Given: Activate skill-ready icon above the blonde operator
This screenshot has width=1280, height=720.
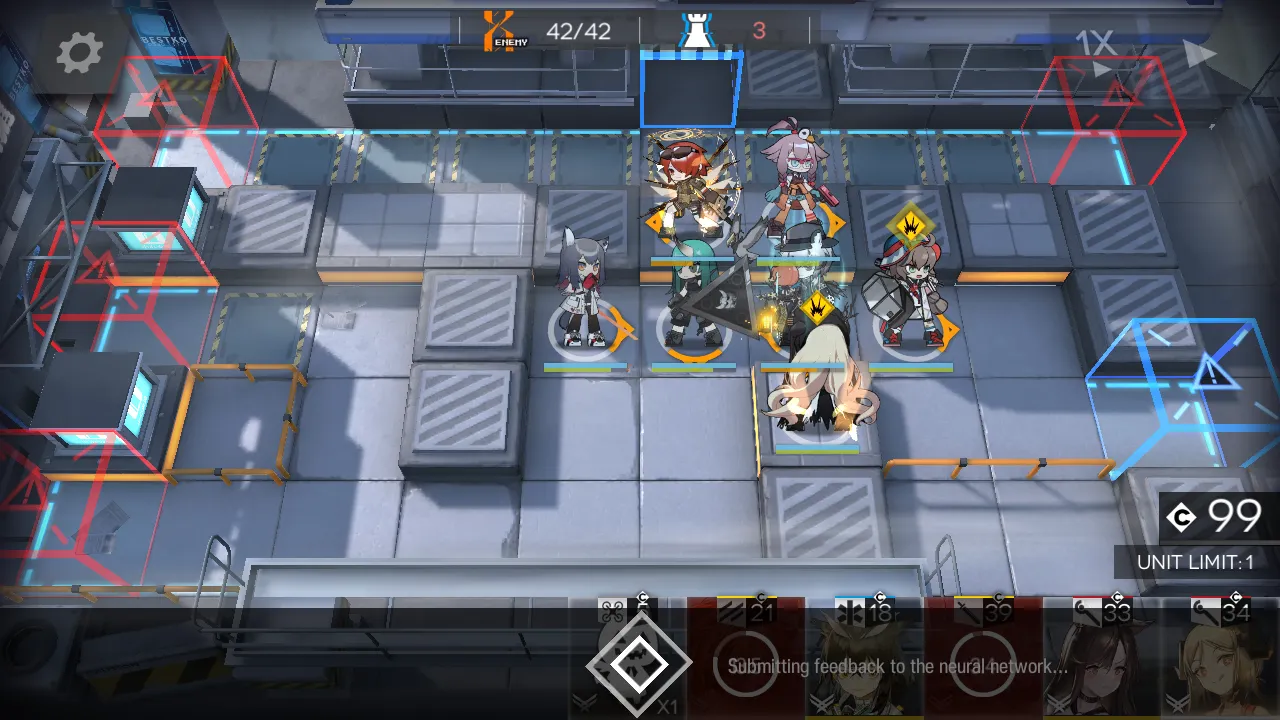Looking at the screenshot, I should pyautogui.click(x=818, y=305).
